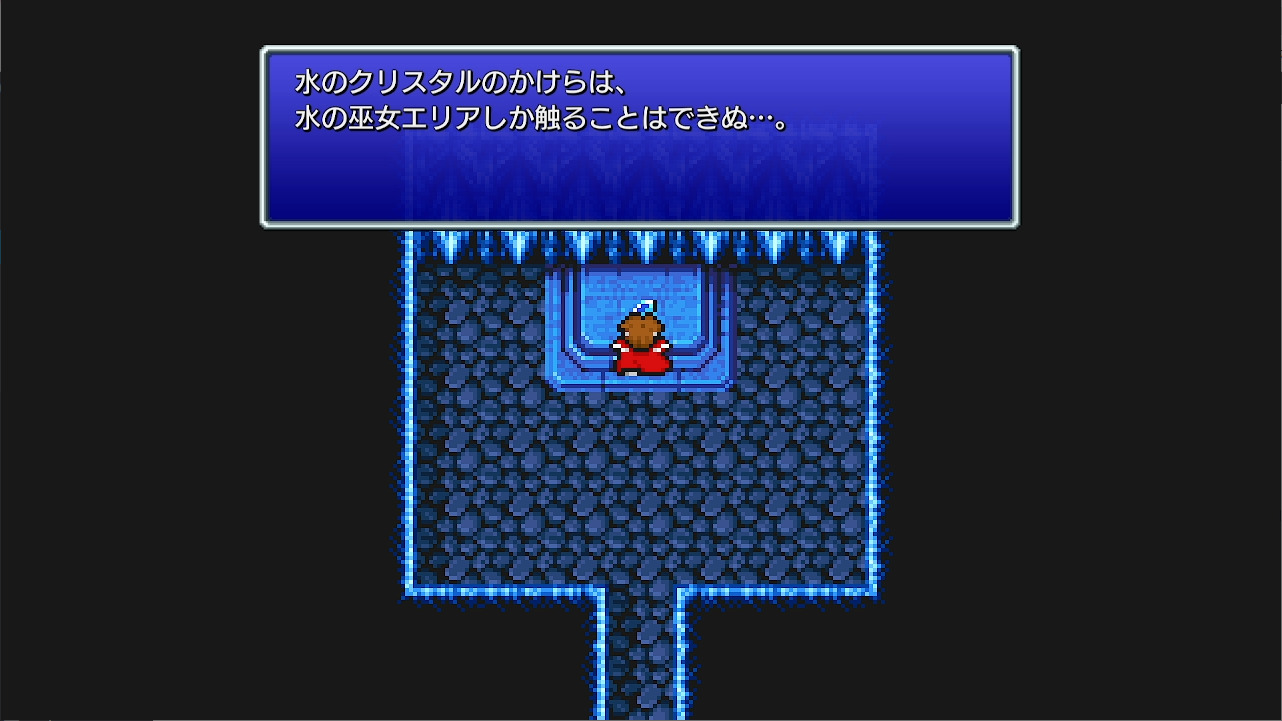Click the cobblestone floor below the character
The width and height of the screenshot is (1282, 721).
click(x=640, y=470)
